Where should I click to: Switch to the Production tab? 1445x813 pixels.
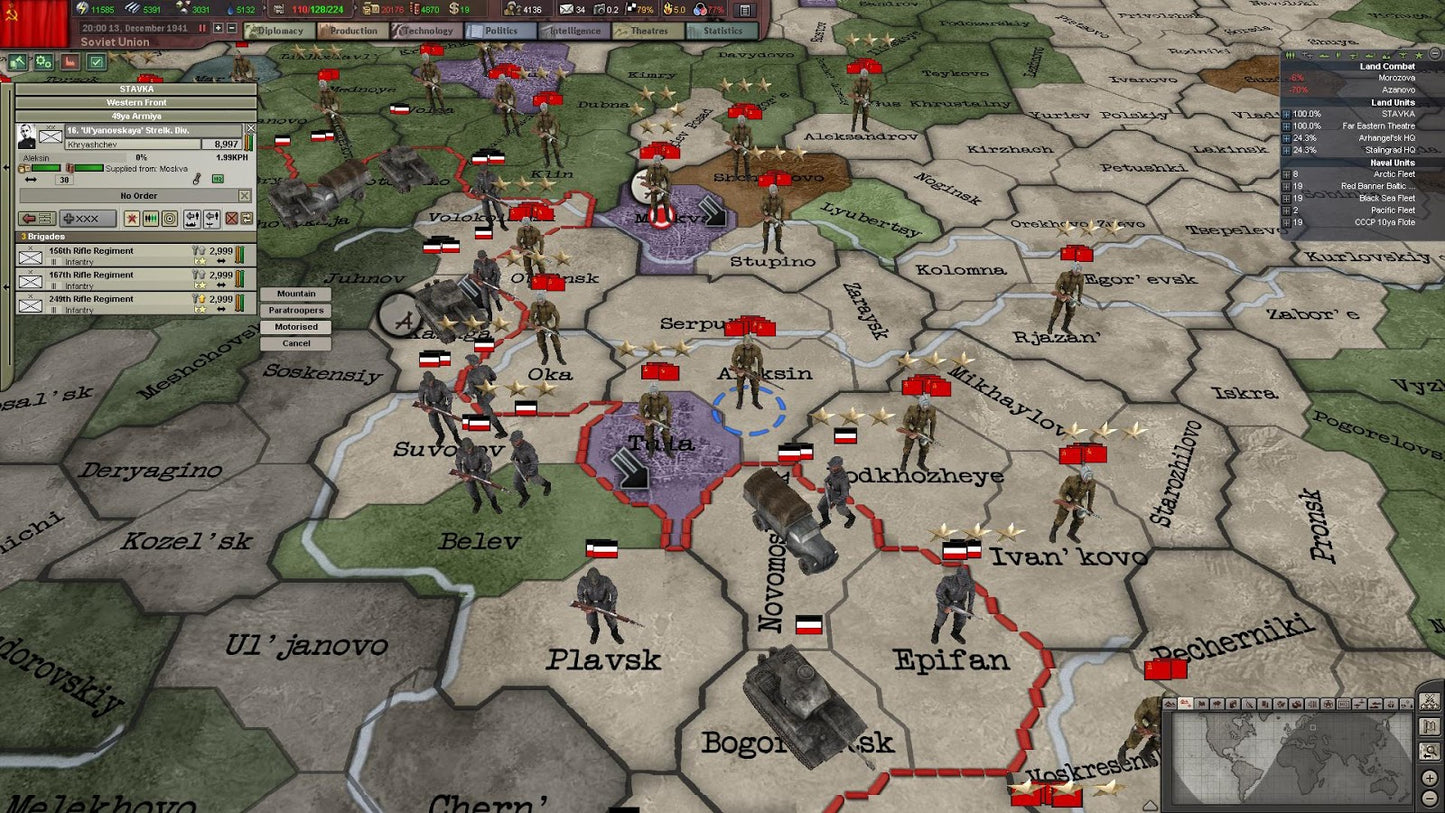point(353,31)
